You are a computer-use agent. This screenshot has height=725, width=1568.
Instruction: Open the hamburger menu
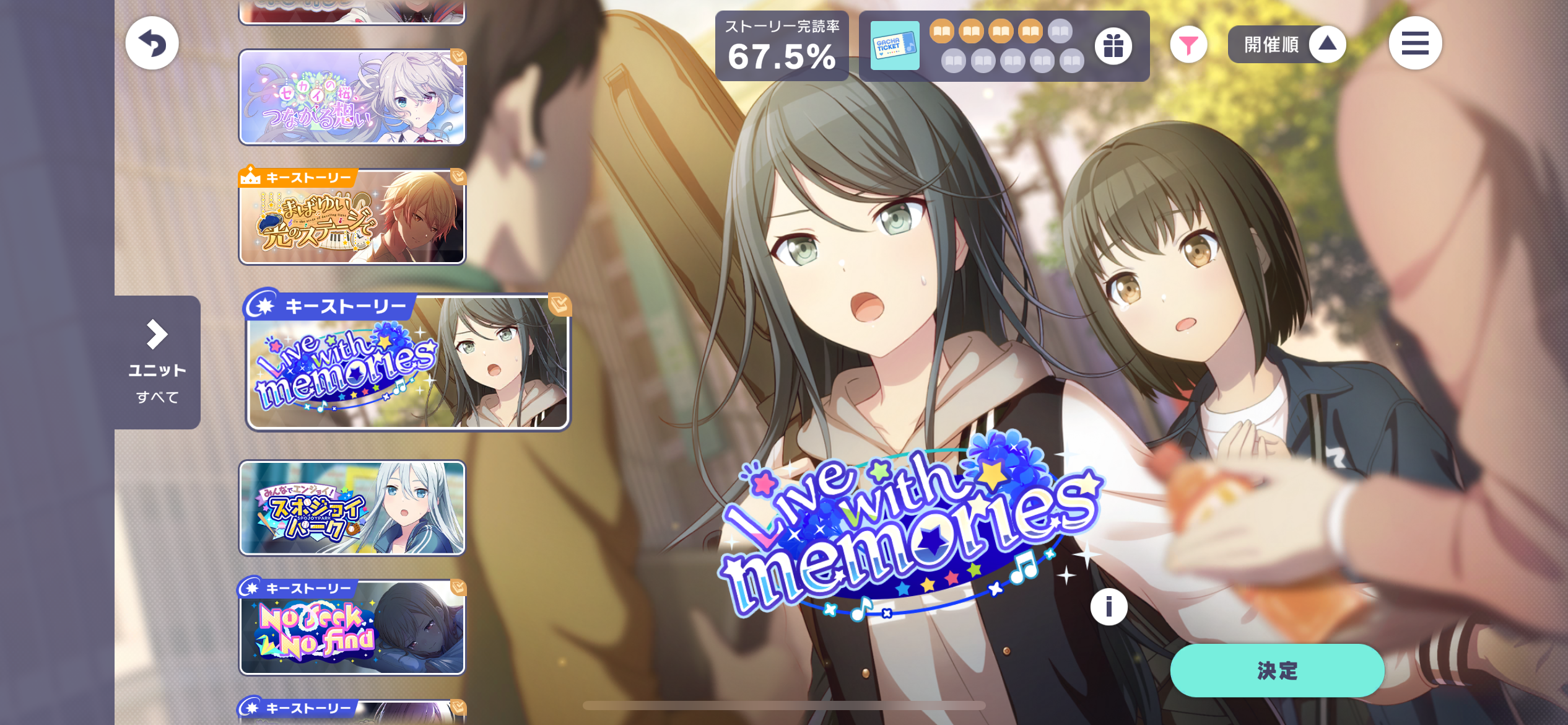1415,43
